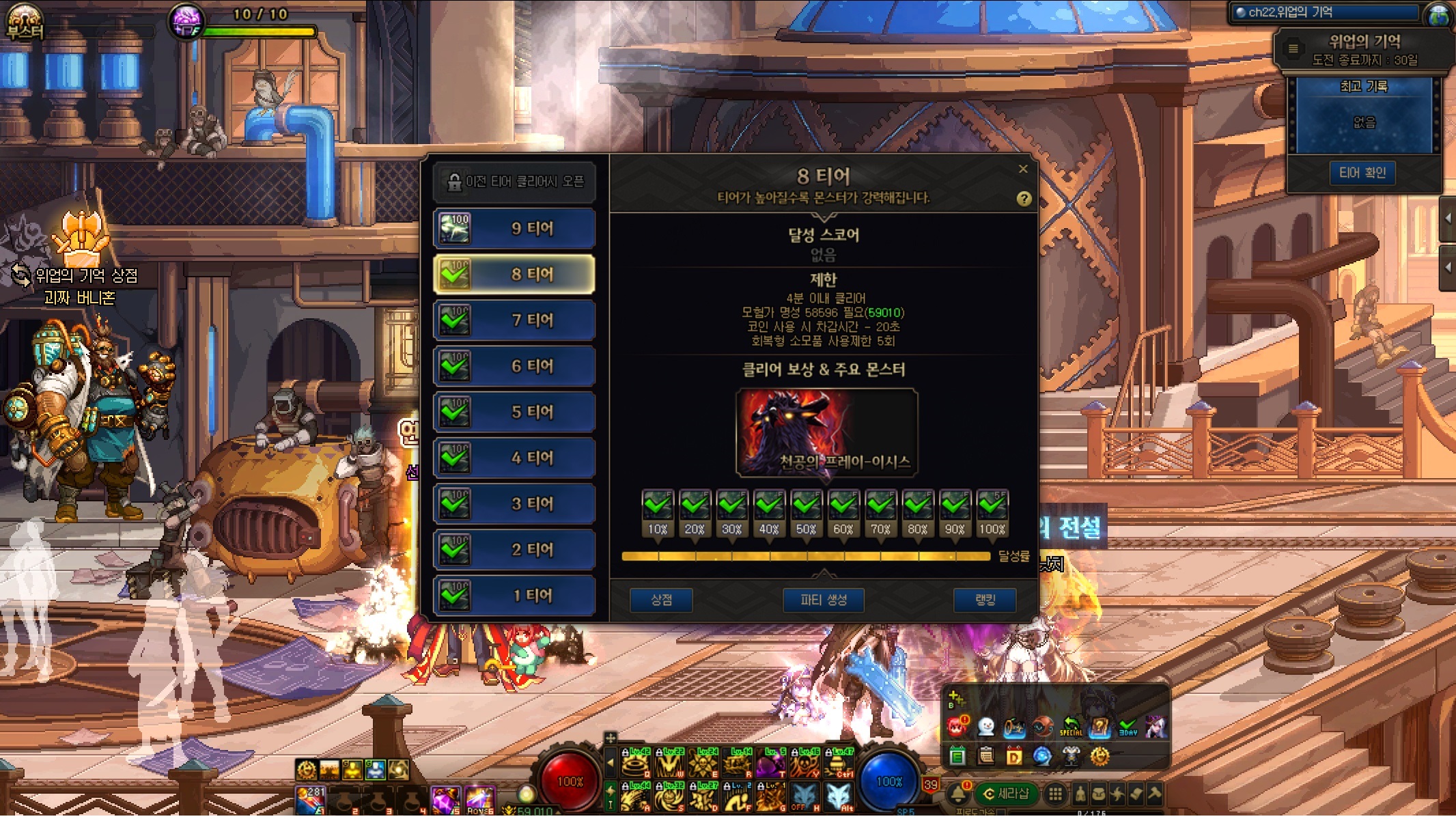Open the 상점 shop button
This screenshot has width=1456, height=821.
661,600
